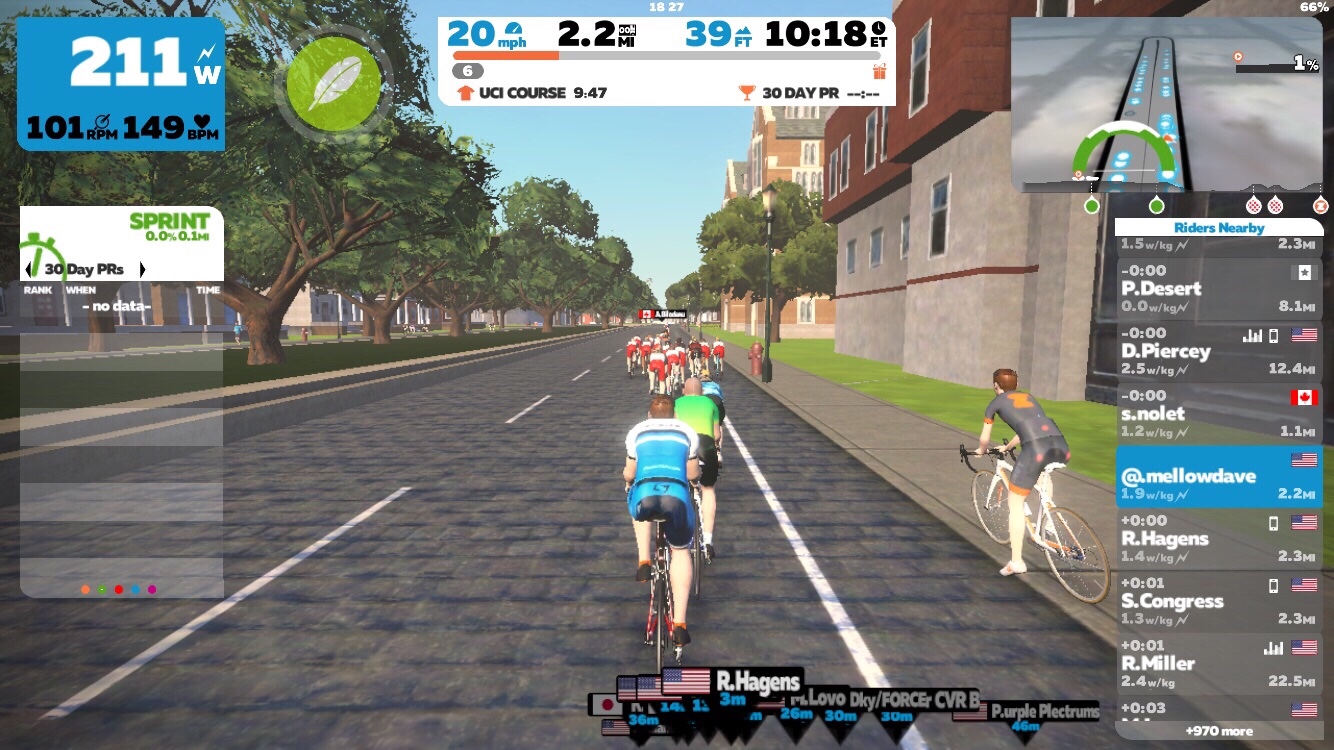Choose rider R.Miller from nearby riders
Image resolution: width=1334 pixels, height=750 pixels.
(x=1218, y=663)
